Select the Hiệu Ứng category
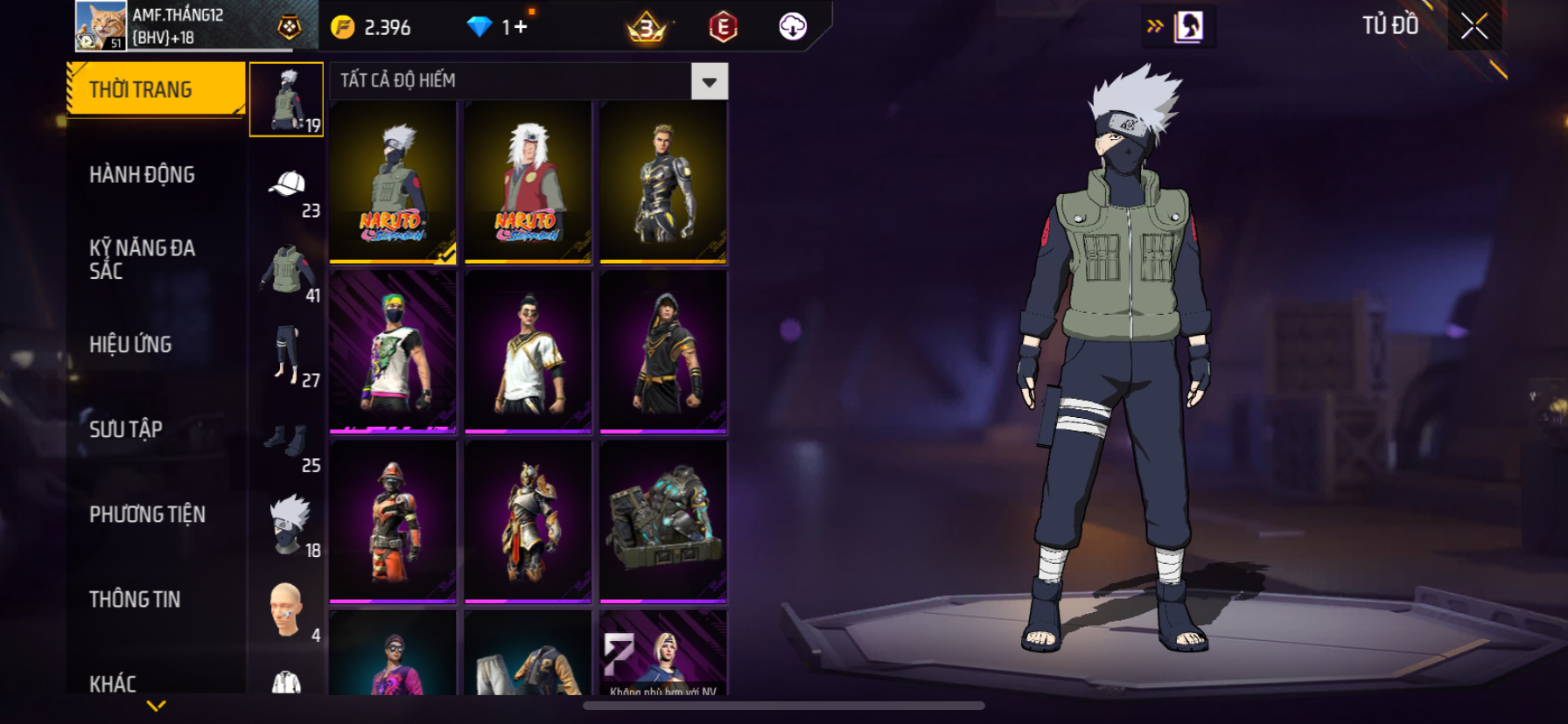Viewport: 1568px width, 724px height. pos(131,345)
